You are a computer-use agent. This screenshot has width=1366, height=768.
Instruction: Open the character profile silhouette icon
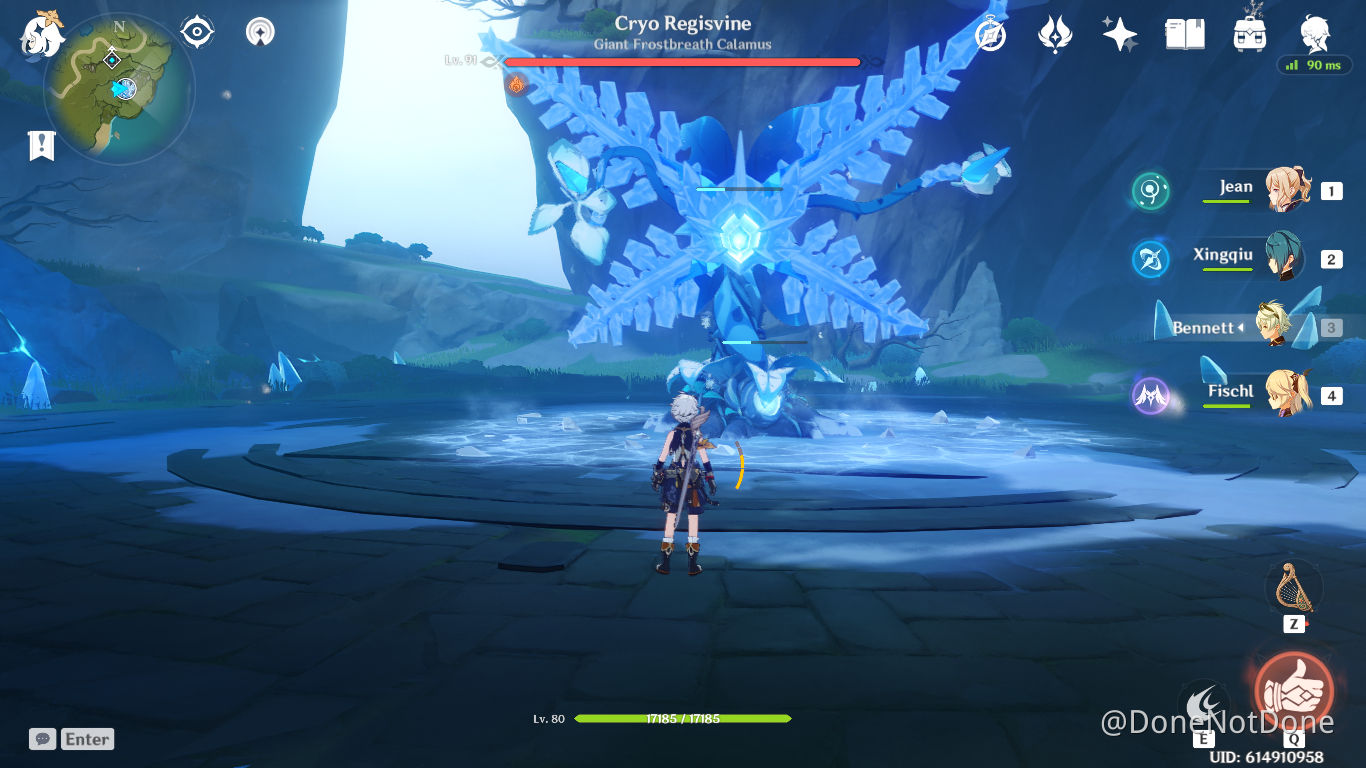pyautogui.click(x=1315, y=33)
